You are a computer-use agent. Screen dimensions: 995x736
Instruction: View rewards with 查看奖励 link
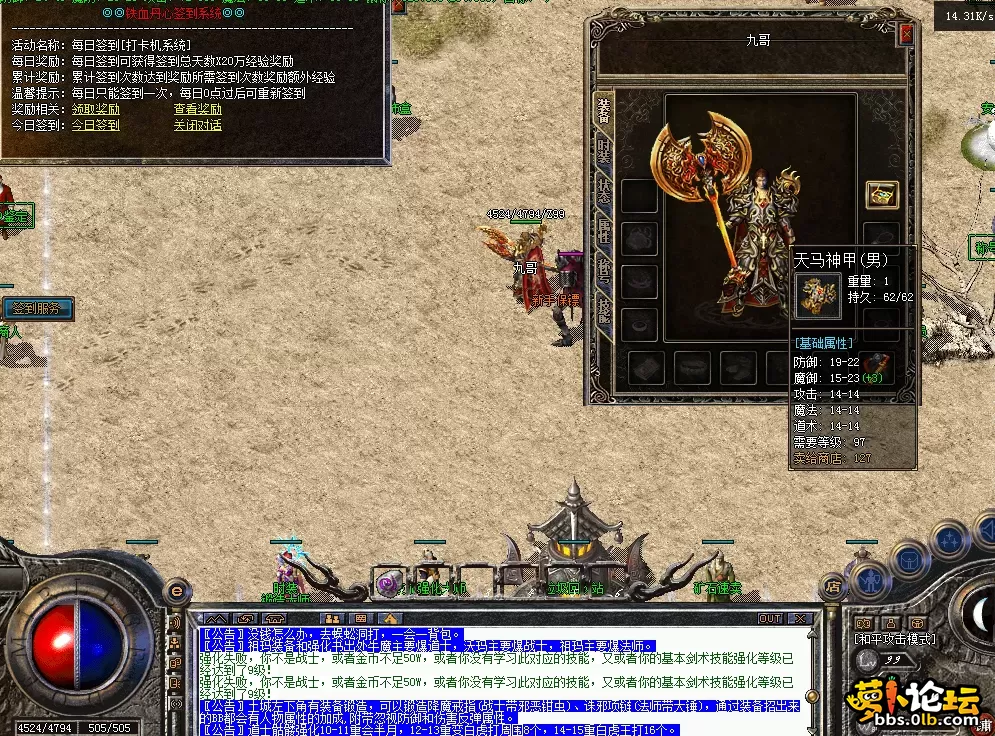(x=198, y=109)
